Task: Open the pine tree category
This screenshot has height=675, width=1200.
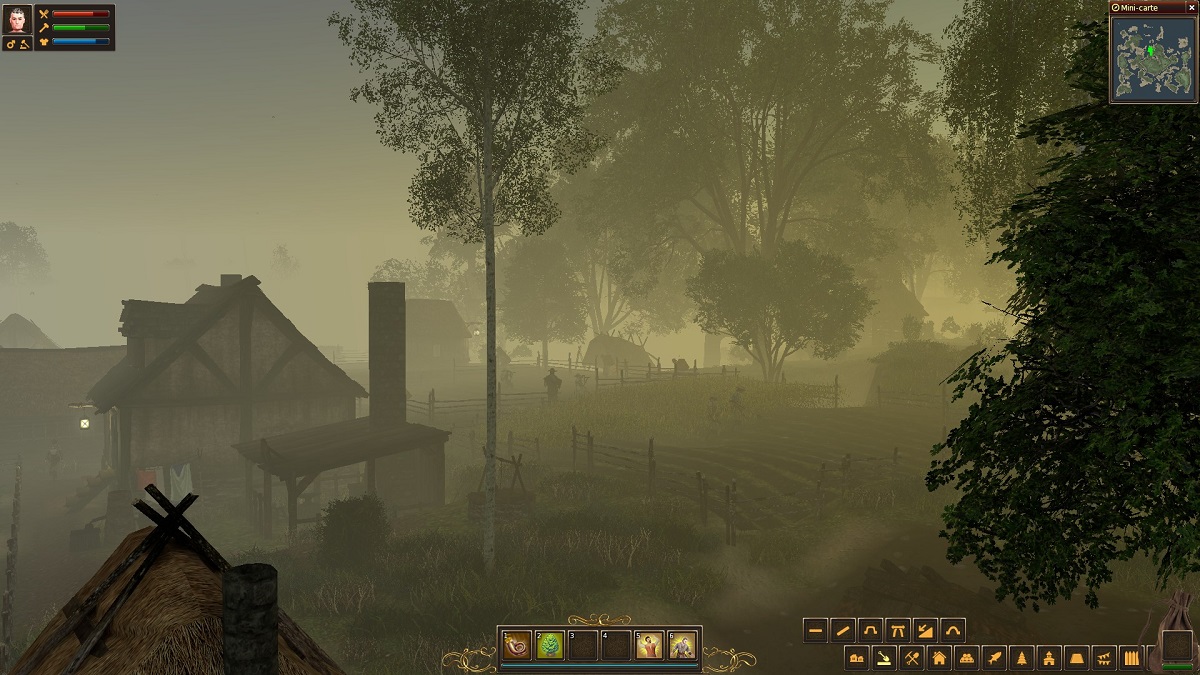Action: click(x=1021, y=658)
